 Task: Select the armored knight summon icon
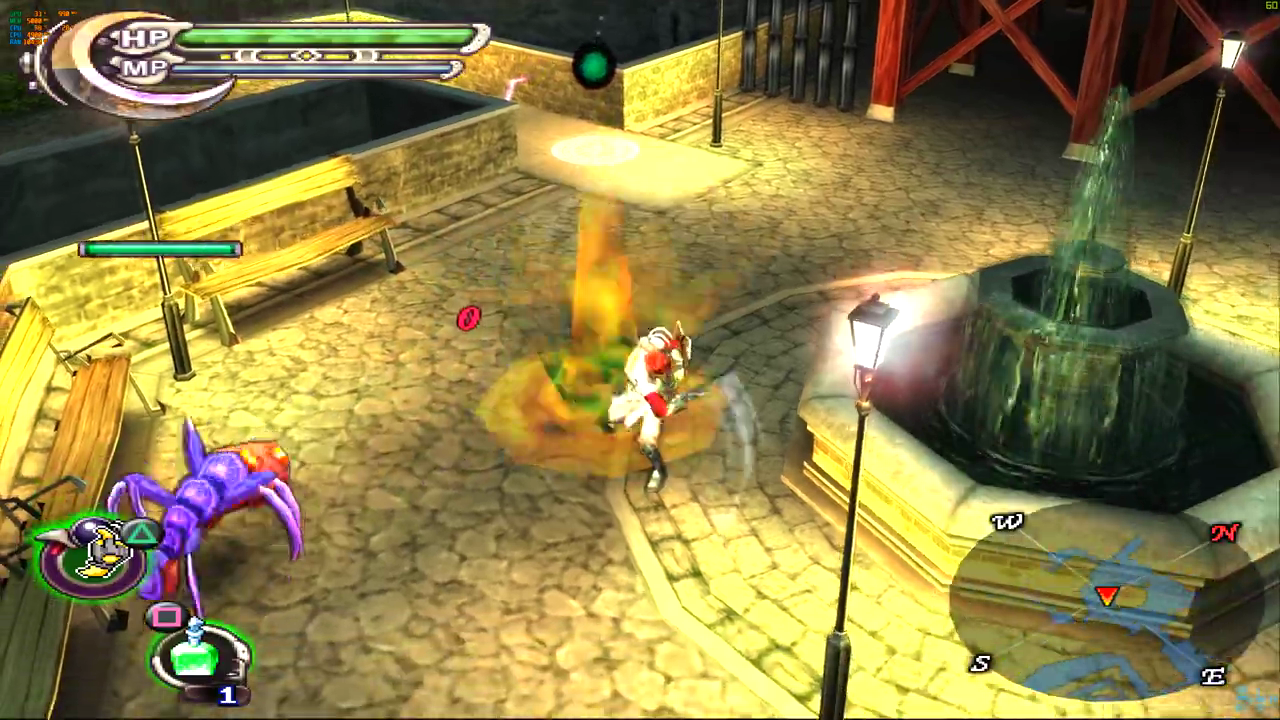point(95,555)
